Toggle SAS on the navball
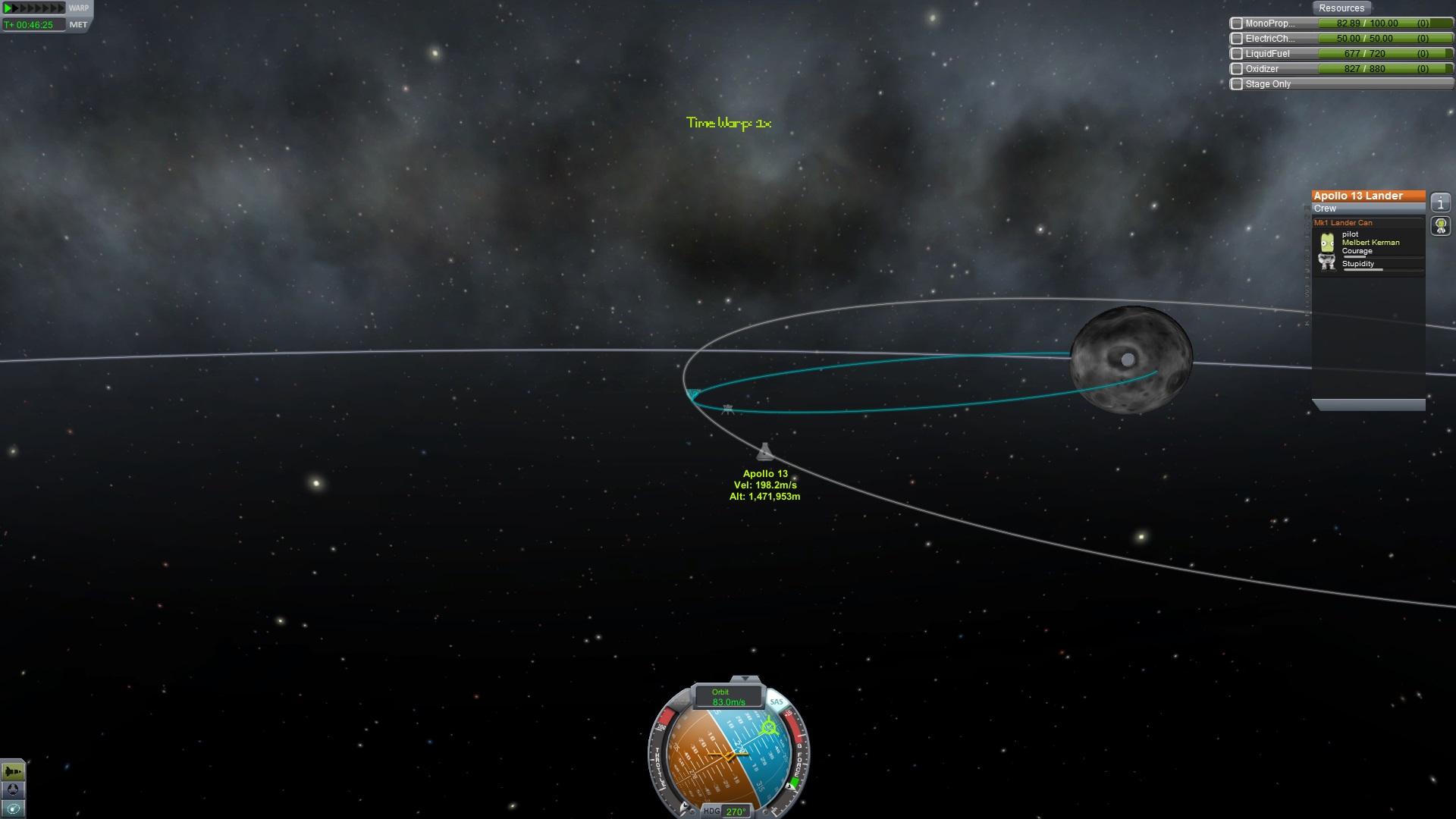Screen dimensions: 1456x819 (x=777, y=701)
